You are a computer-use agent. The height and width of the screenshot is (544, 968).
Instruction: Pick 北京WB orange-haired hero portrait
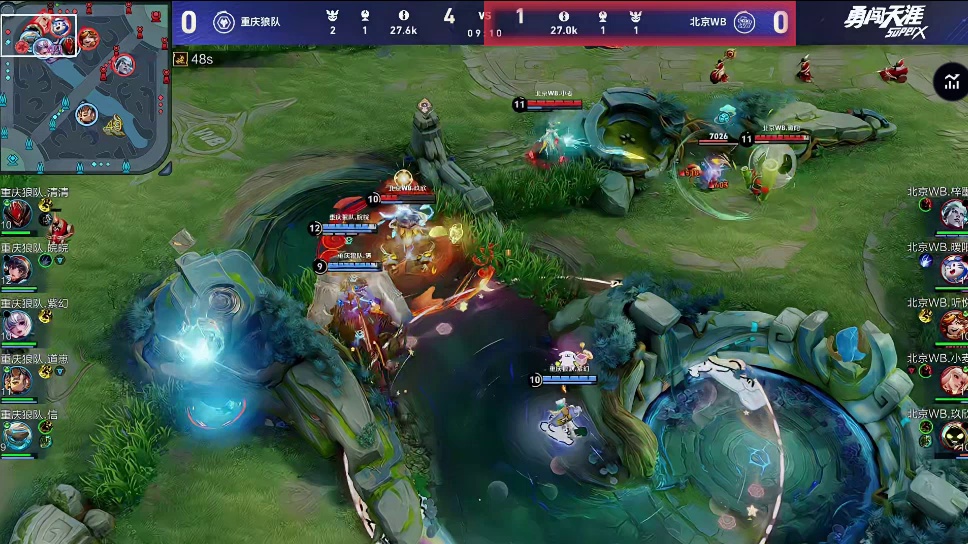pyautogui.click(x=952, y=324)
